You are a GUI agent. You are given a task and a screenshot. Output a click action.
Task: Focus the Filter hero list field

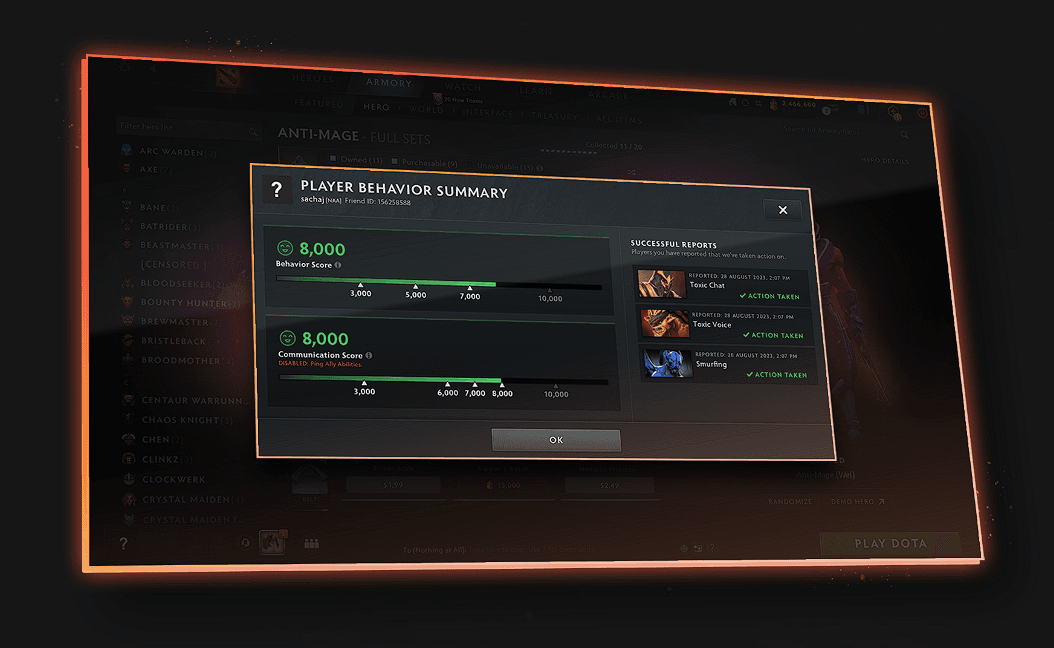click(175, 128)
